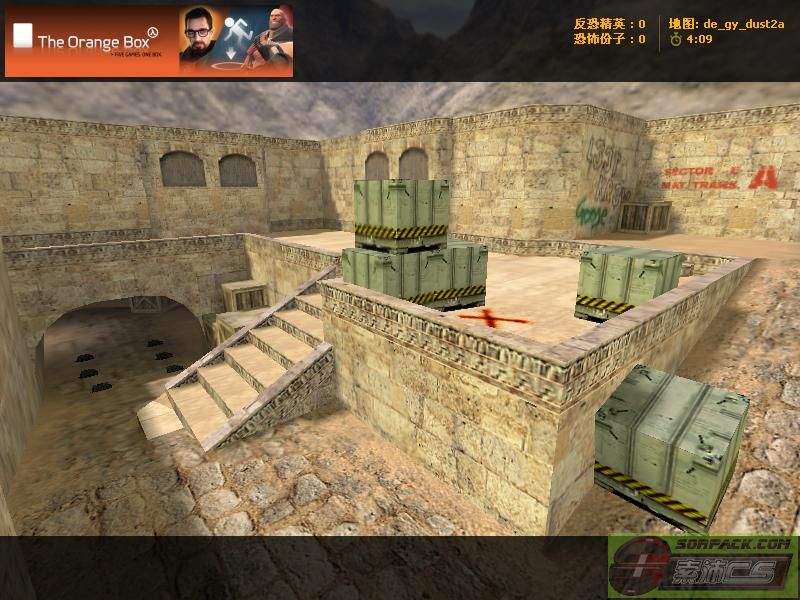This screenshot has width=800, height=600.
Task: Open The Orange Box advertisement banner
Action: 149,41
